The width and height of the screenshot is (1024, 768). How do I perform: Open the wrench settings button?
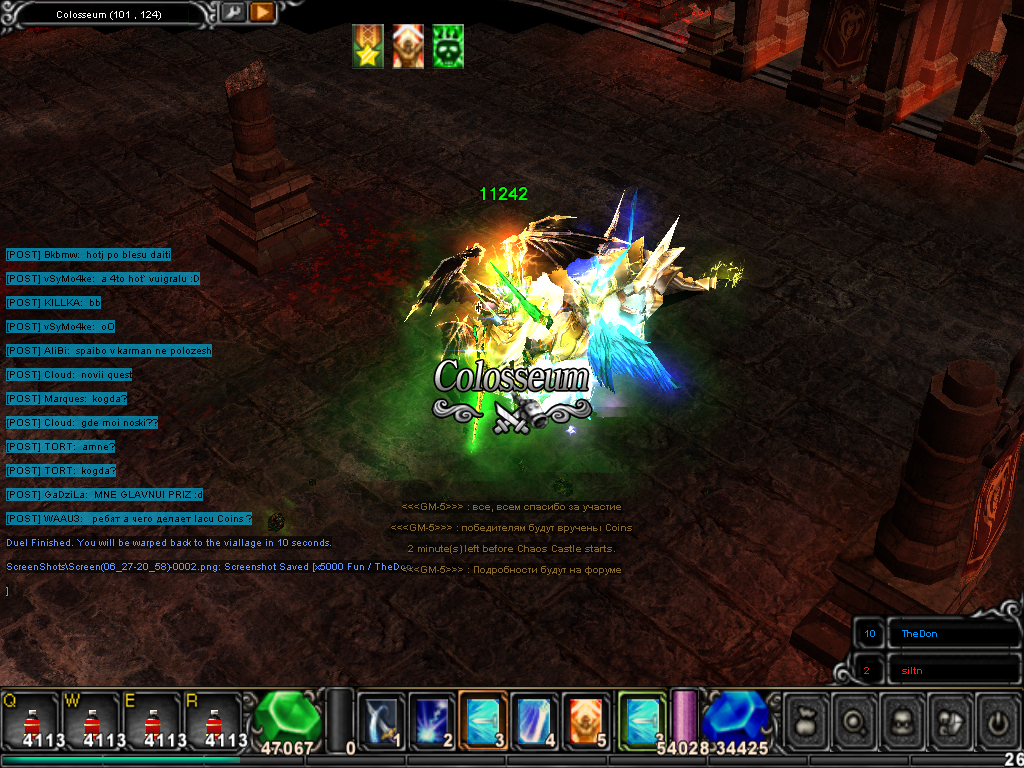[x=233, y=12]
